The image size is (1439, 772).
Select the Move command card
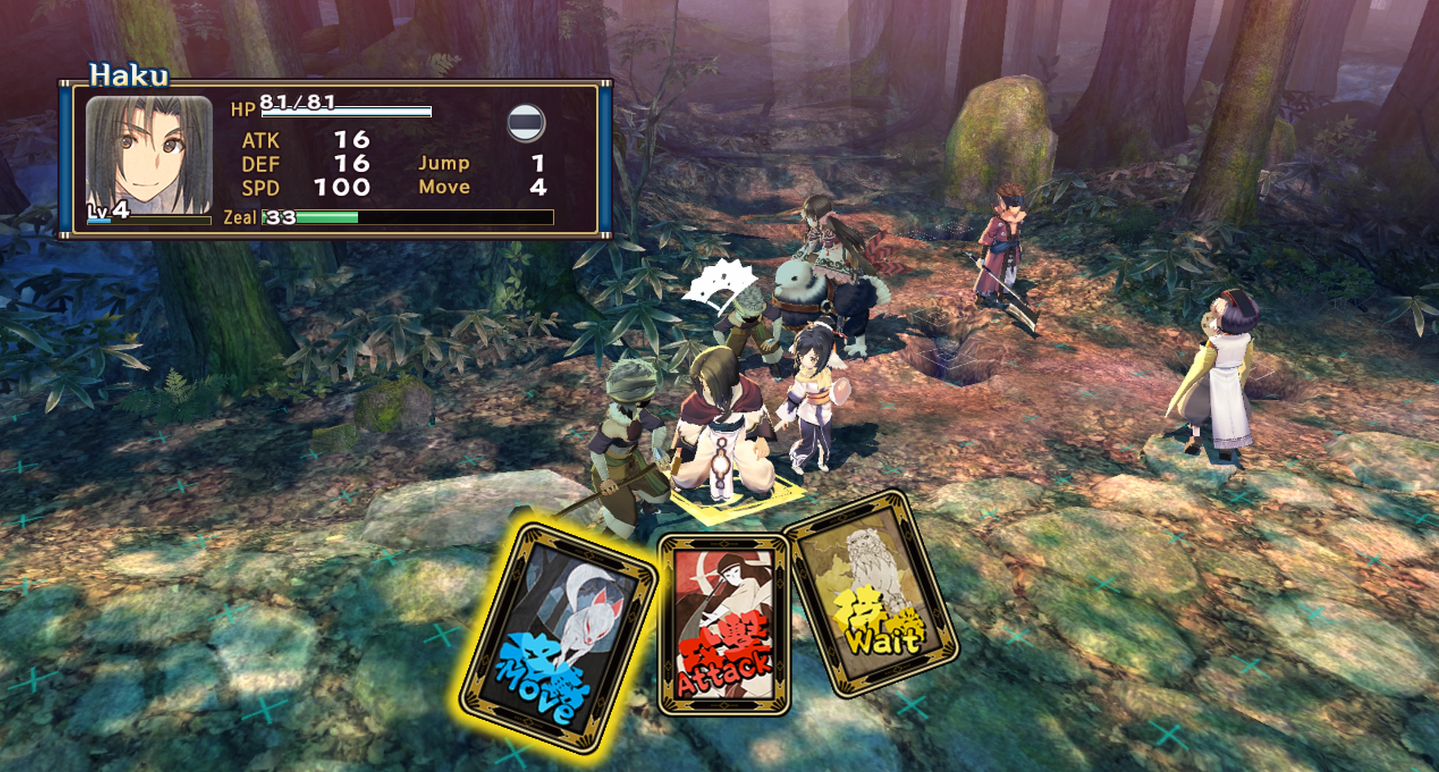click(556, 636)
